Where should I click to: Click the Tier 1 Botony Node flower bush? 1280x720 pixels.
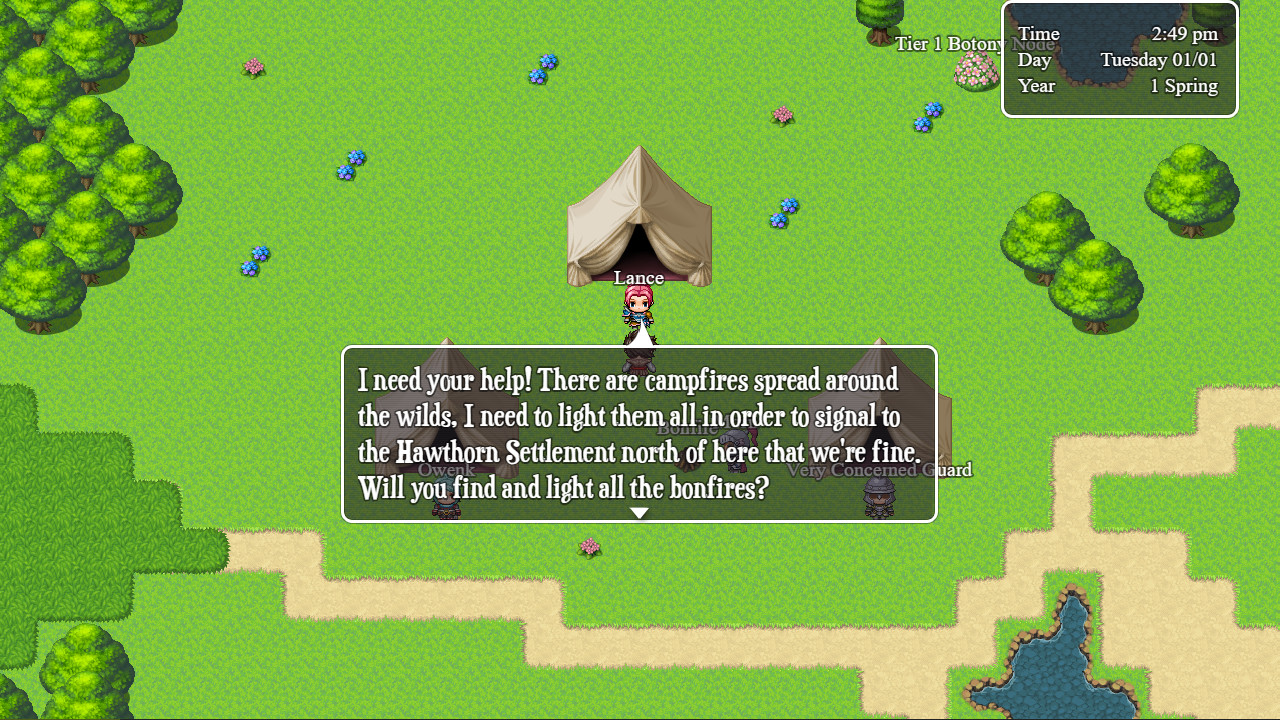pos(975,70)
